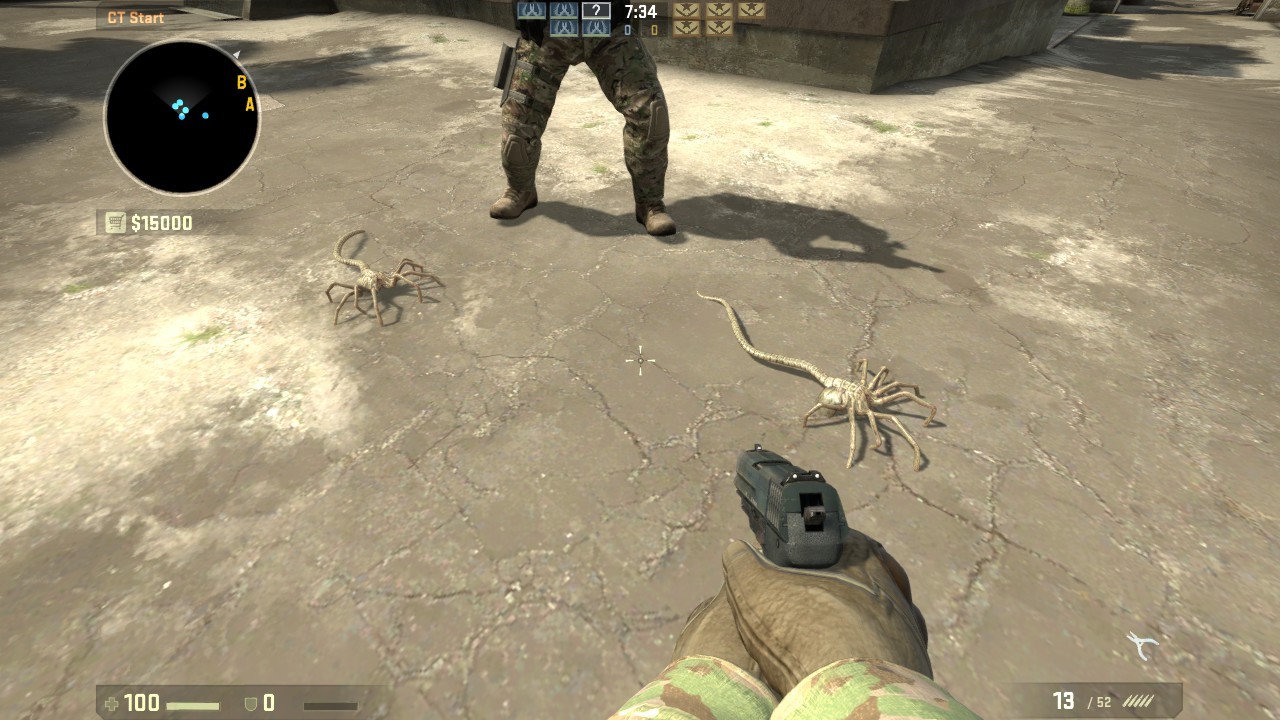Click the chicken kill notification icon
Screen dimensions: 1280x720
pyautogui.click(x=1142, y=642)
